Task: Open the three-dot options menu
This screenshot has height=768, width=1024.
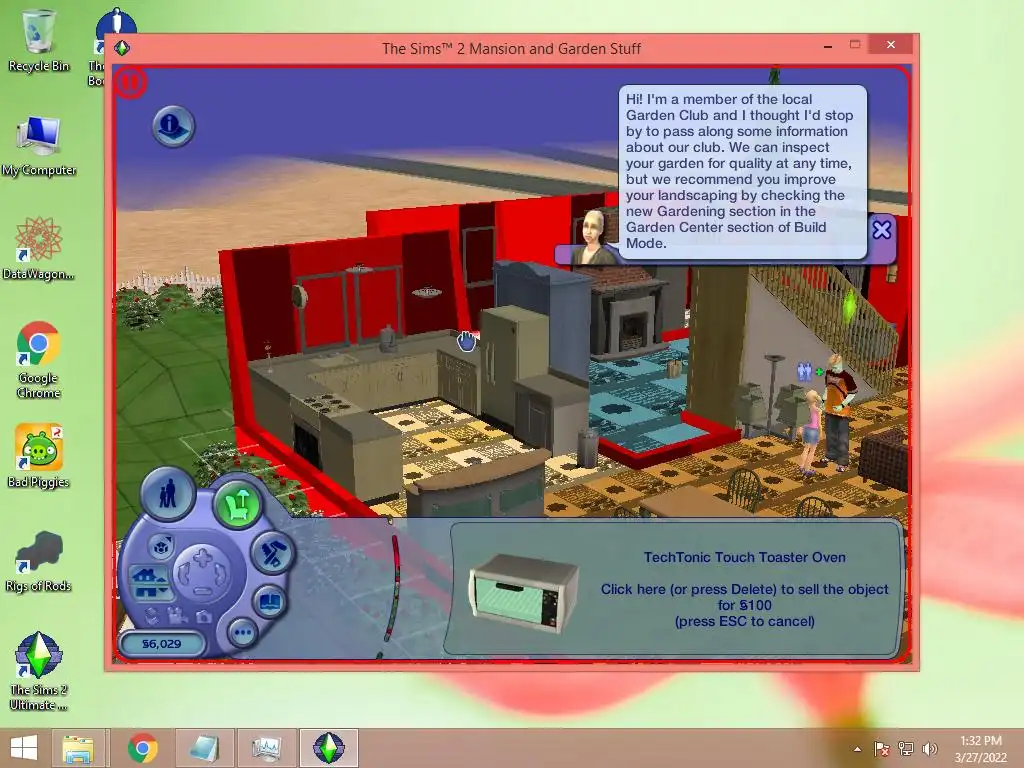Action: pos(243,632)
